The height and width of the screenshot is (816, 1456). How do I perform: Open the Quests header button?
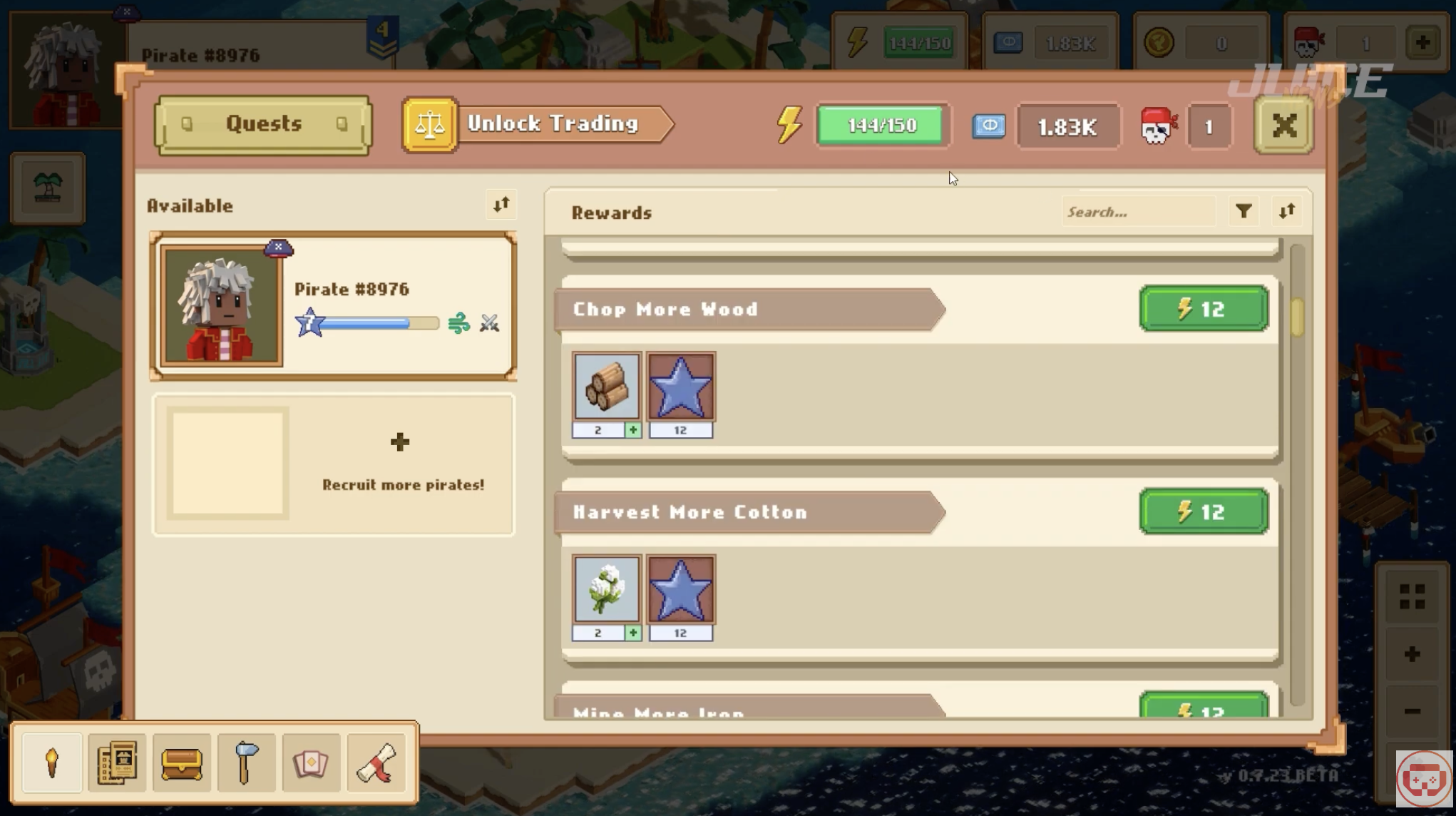point(263,125)
